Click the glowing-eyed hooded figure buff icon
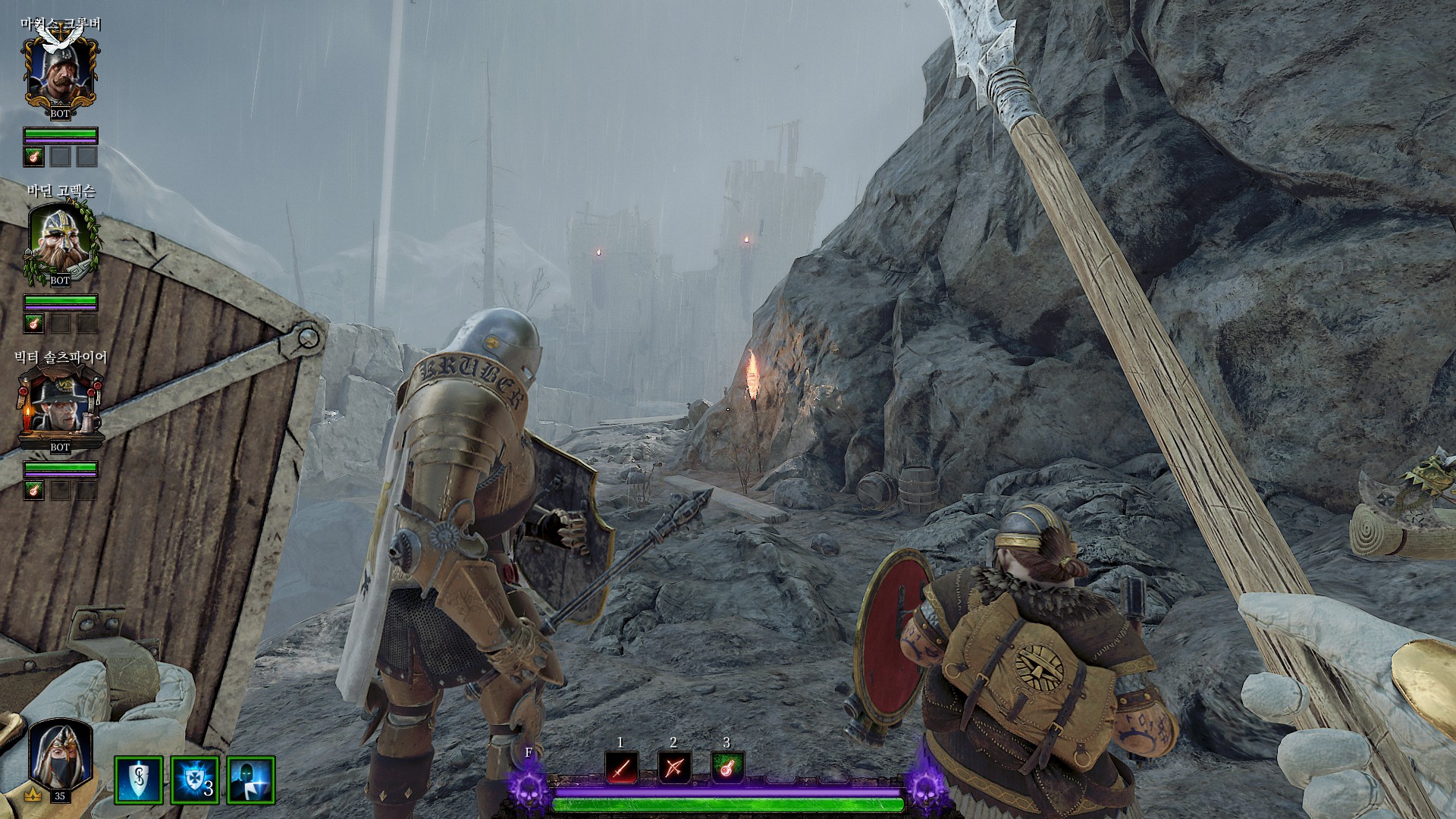 point(250,780)
